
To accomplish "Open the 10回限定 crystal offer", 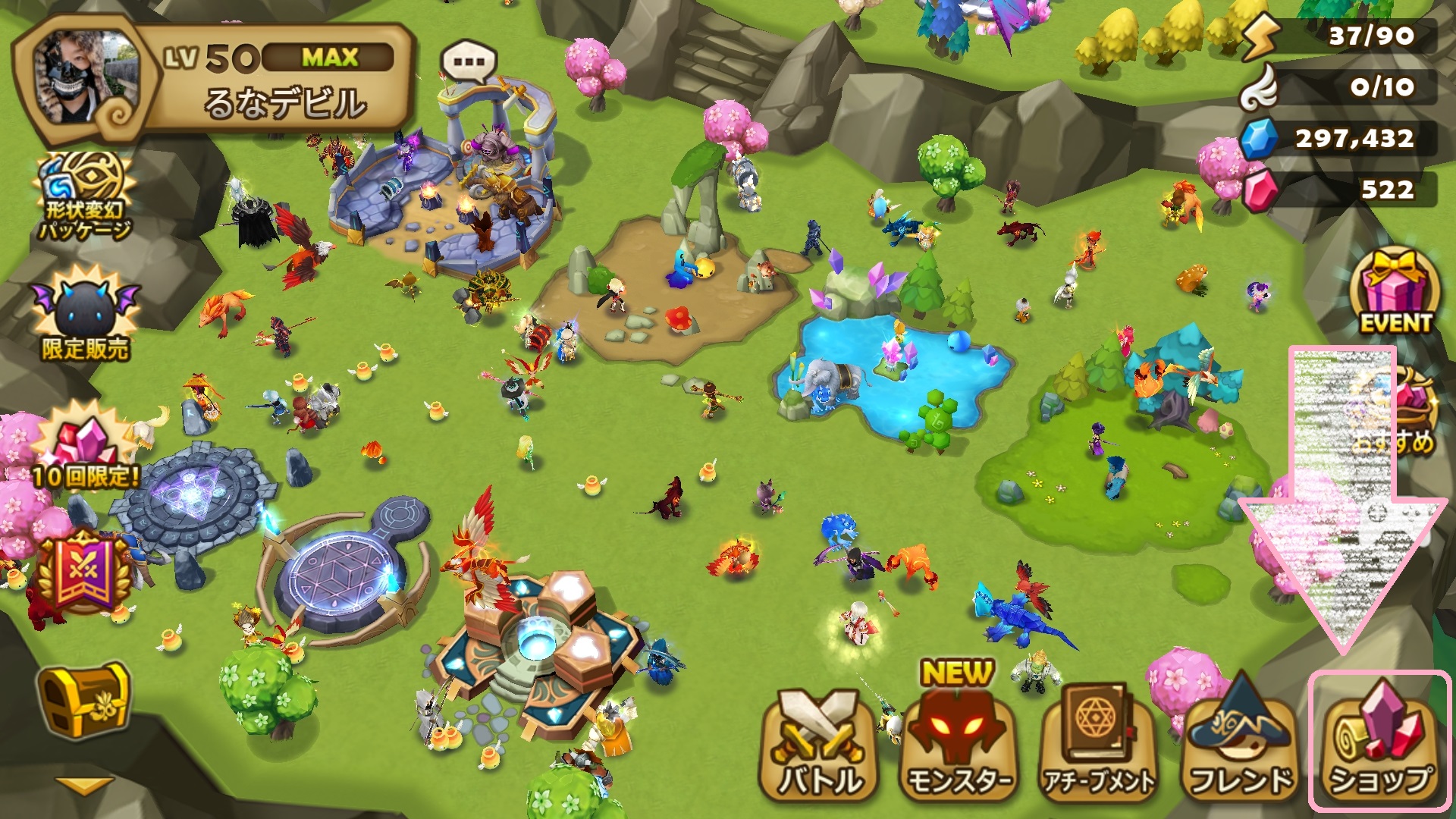I will [85, 449].
